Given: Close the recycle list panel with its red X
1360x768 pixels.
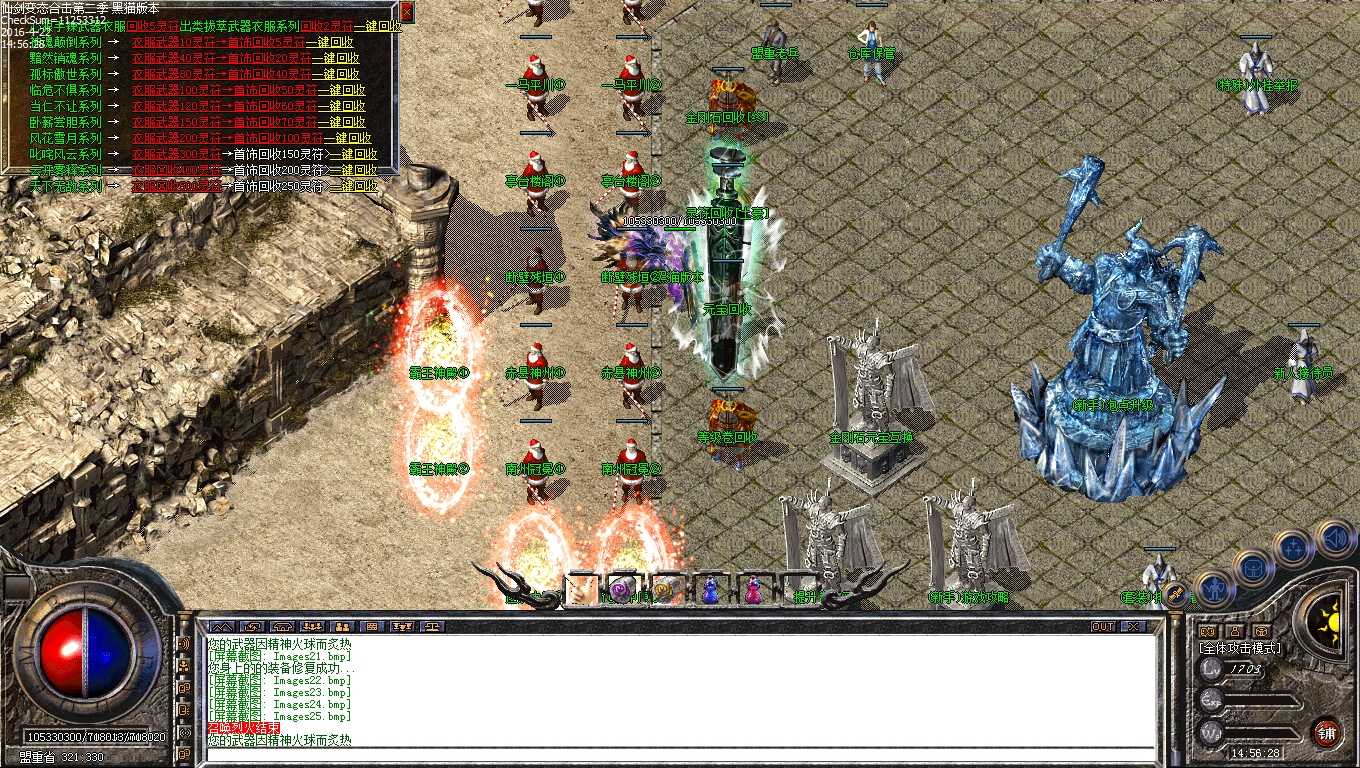Looking at the screenshot, I should tap(408, 11).
